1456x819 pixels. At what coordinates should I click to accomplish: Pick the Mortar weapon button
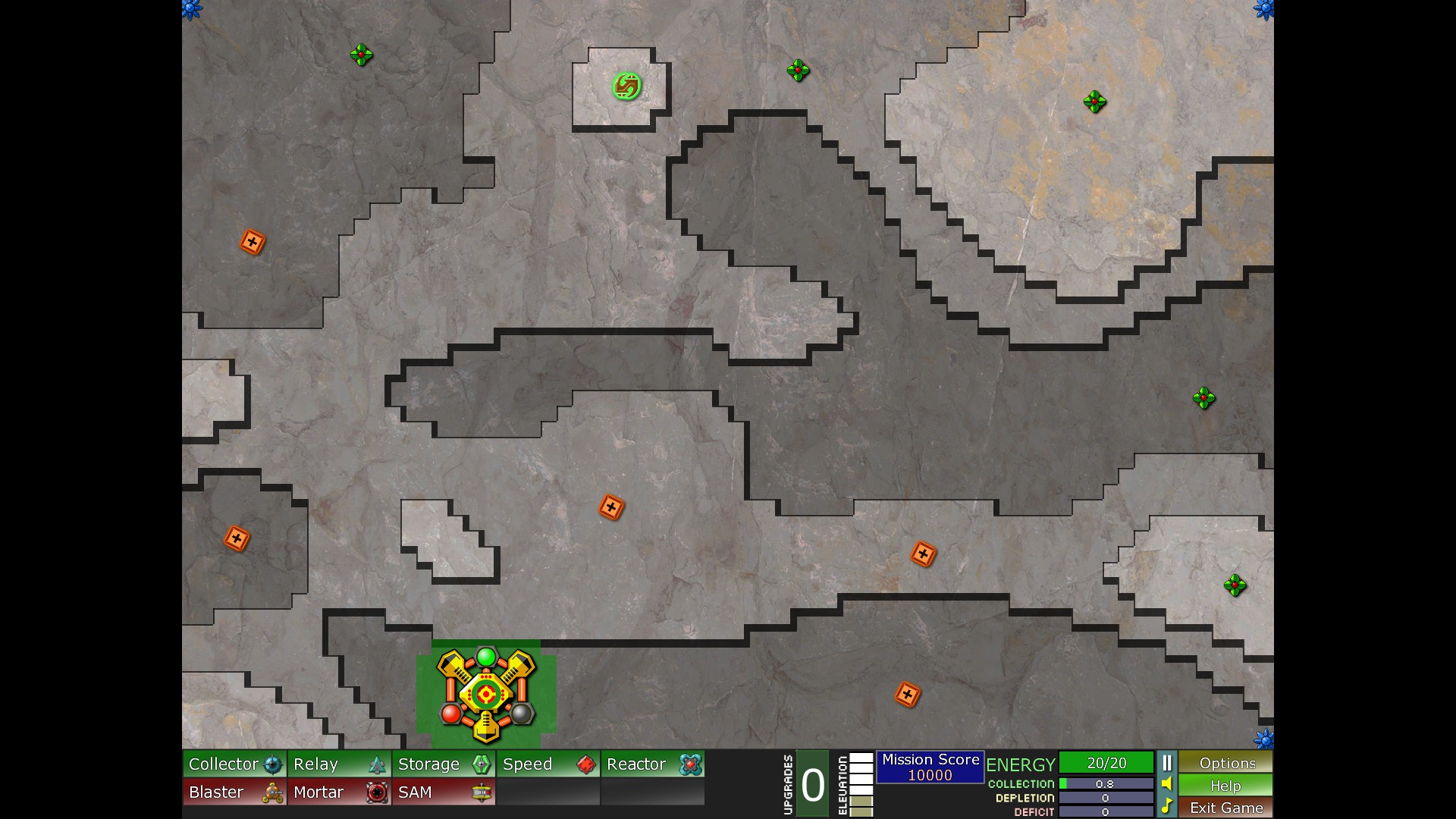click(x=339, y=792)
